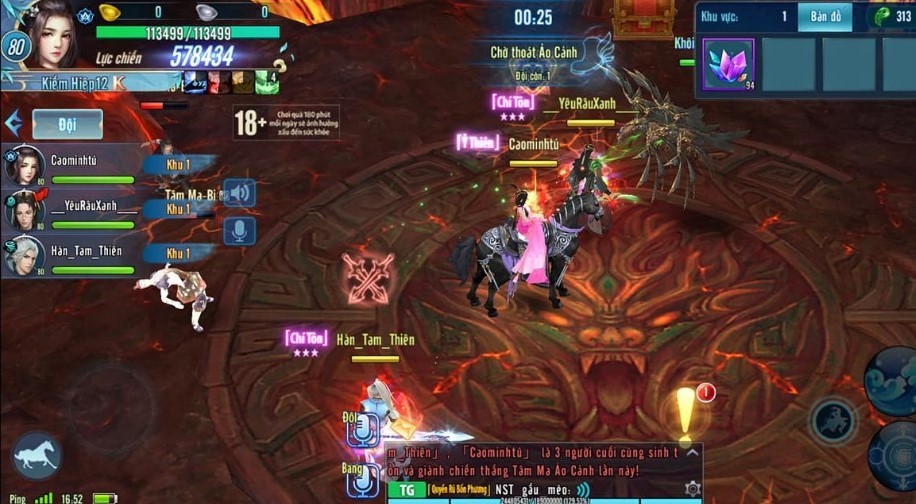Screen dimensions: 916x504
Task: Select the purple crystal item slot
Action: pos(728,64)
